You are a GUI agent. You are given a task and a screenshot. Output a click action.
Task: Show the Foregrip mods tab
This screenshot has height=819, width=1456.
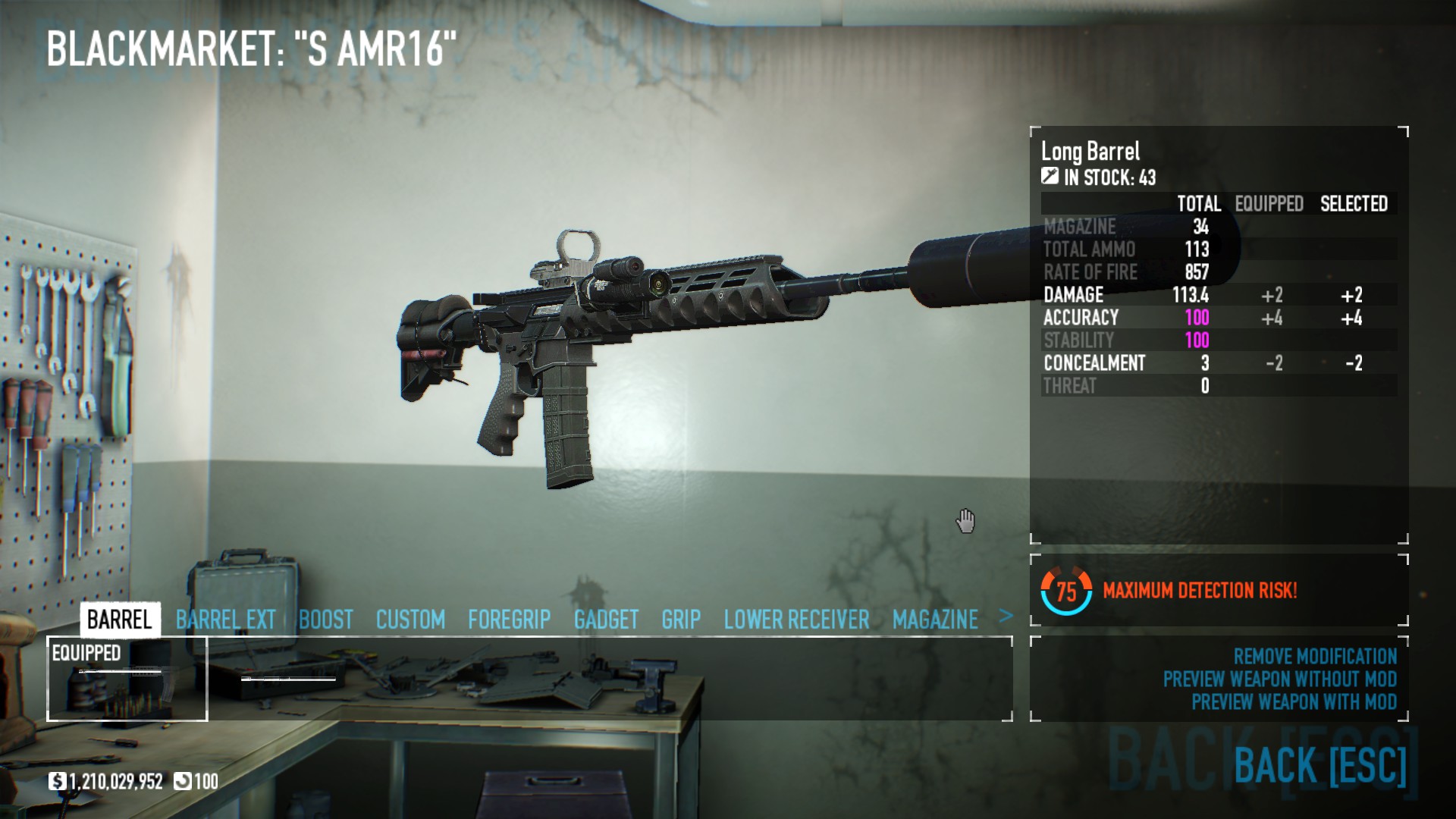point(509,620)
